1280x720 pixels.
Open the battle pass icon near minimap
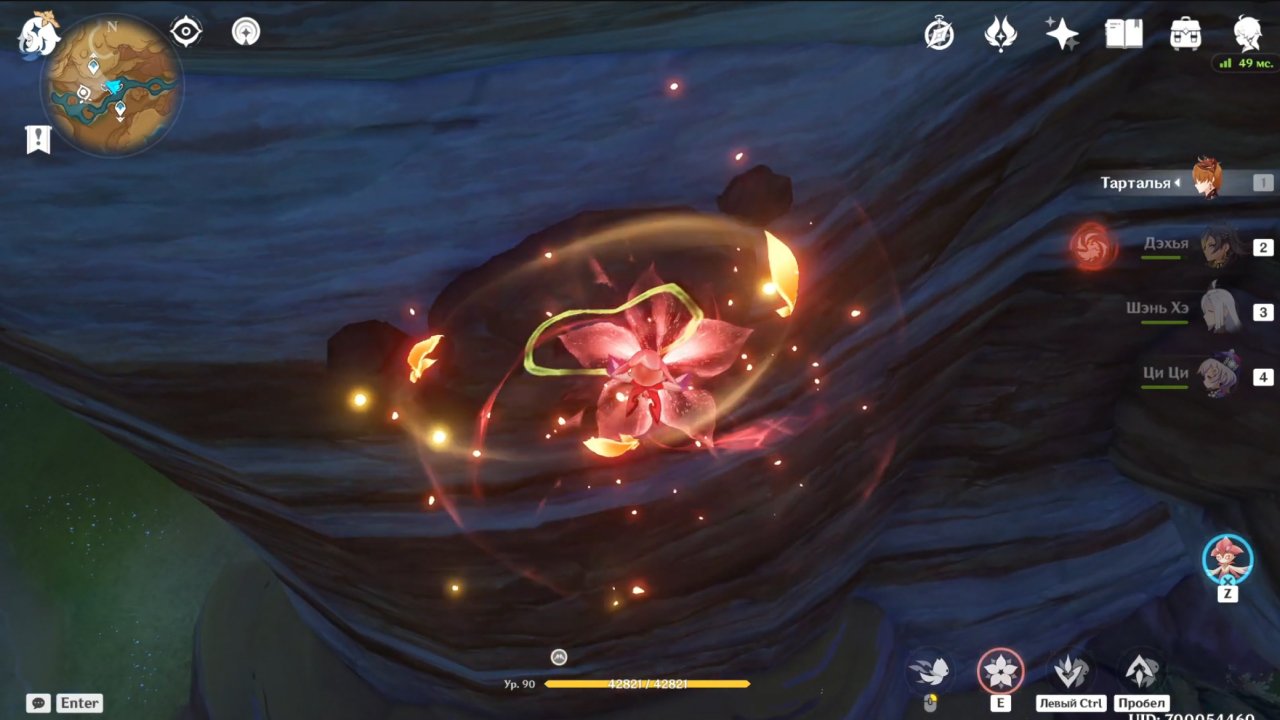click(245, 32)
